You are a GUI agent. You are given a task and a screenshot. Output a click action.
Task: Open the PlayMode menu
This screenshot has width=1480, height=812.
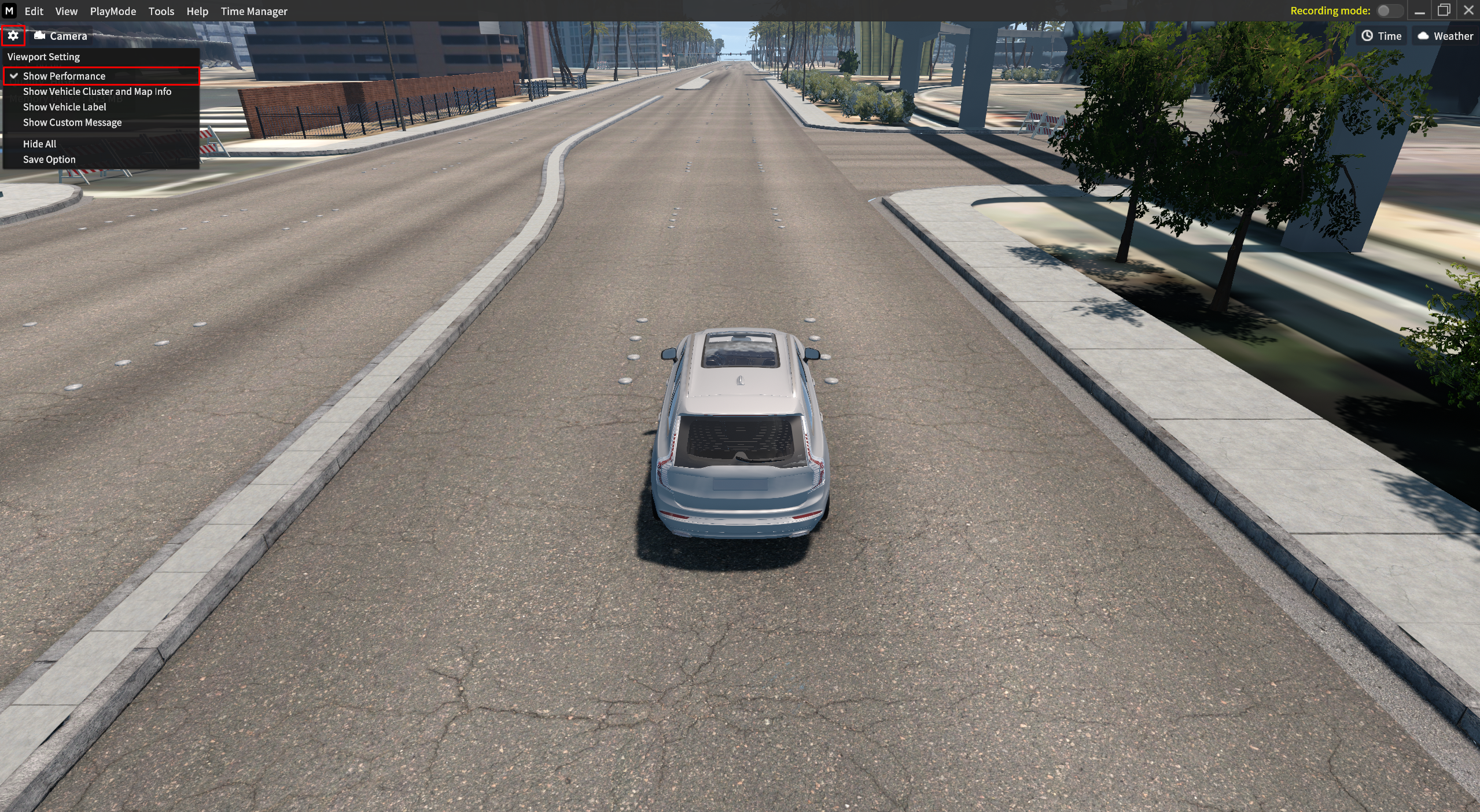(x=113, y=11)
